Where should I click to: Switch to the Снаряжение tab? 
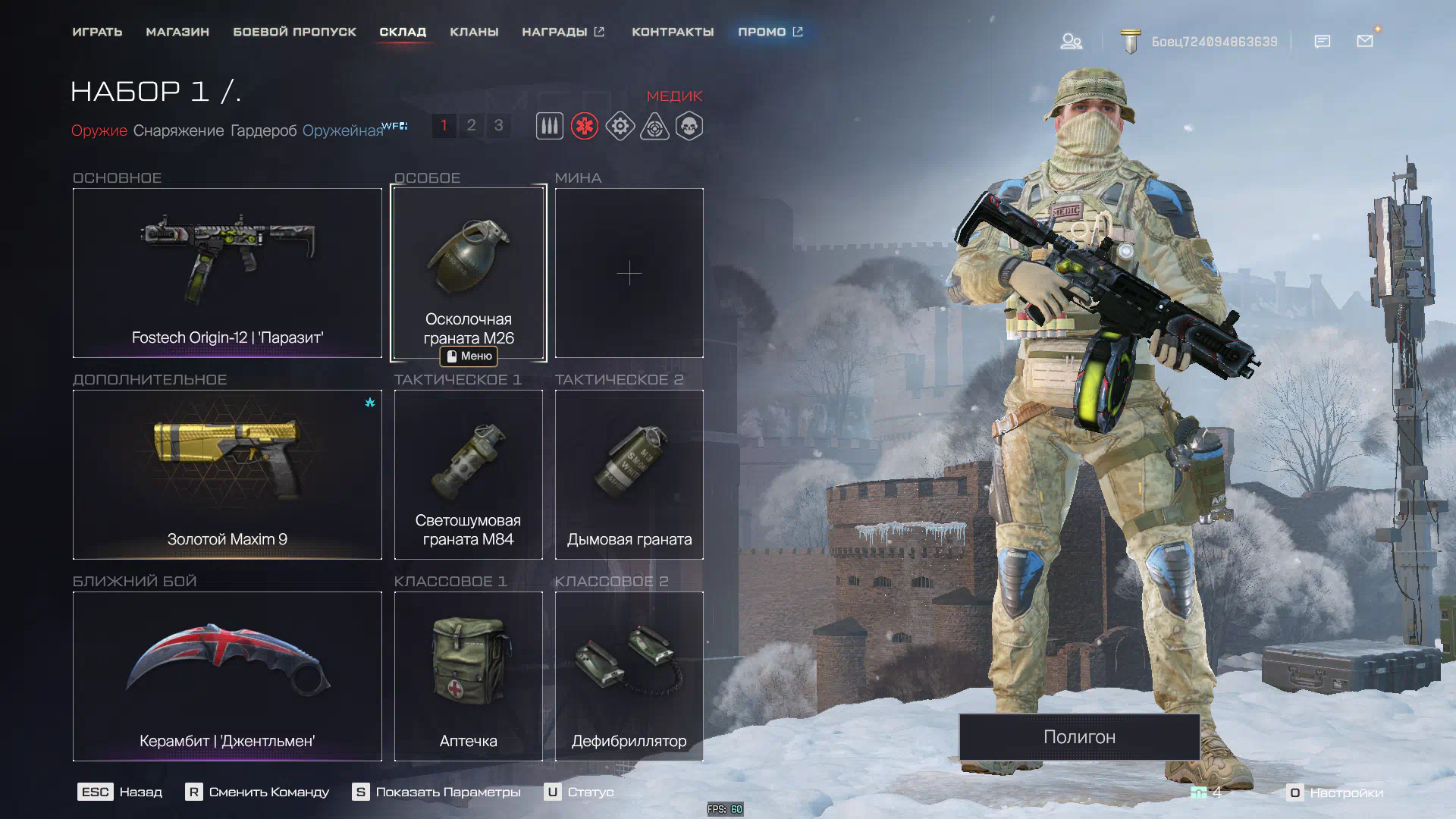pos(178,130)
